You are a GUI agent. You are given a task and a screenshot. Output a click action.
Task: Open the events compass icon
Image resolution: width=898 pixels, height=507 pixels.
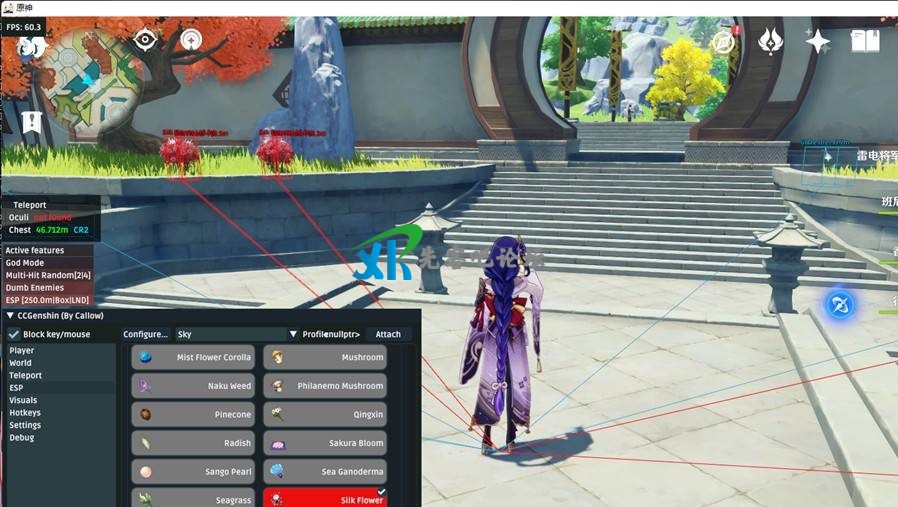pos(723,42)
